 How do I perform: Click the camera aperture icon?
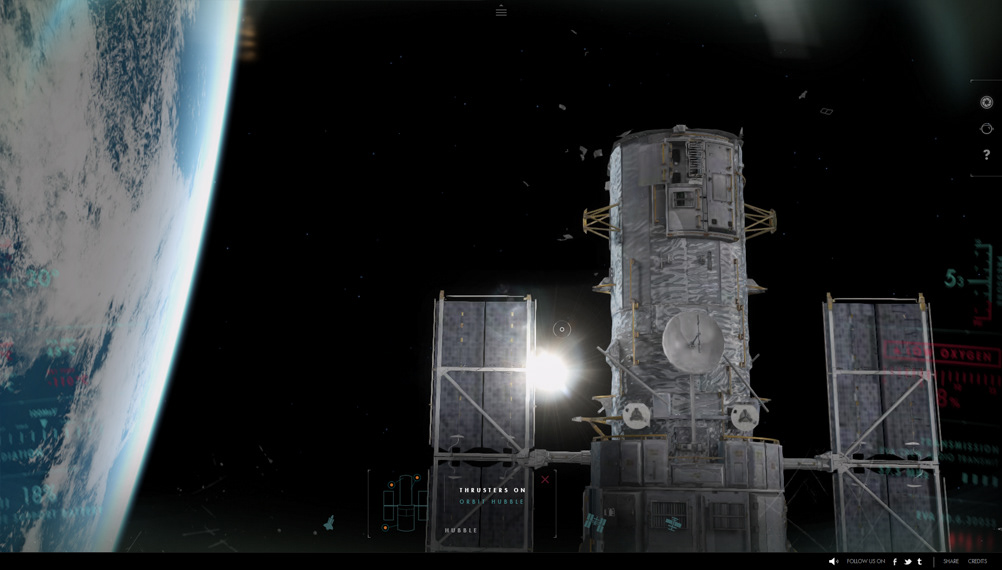[x=986, y=102]
